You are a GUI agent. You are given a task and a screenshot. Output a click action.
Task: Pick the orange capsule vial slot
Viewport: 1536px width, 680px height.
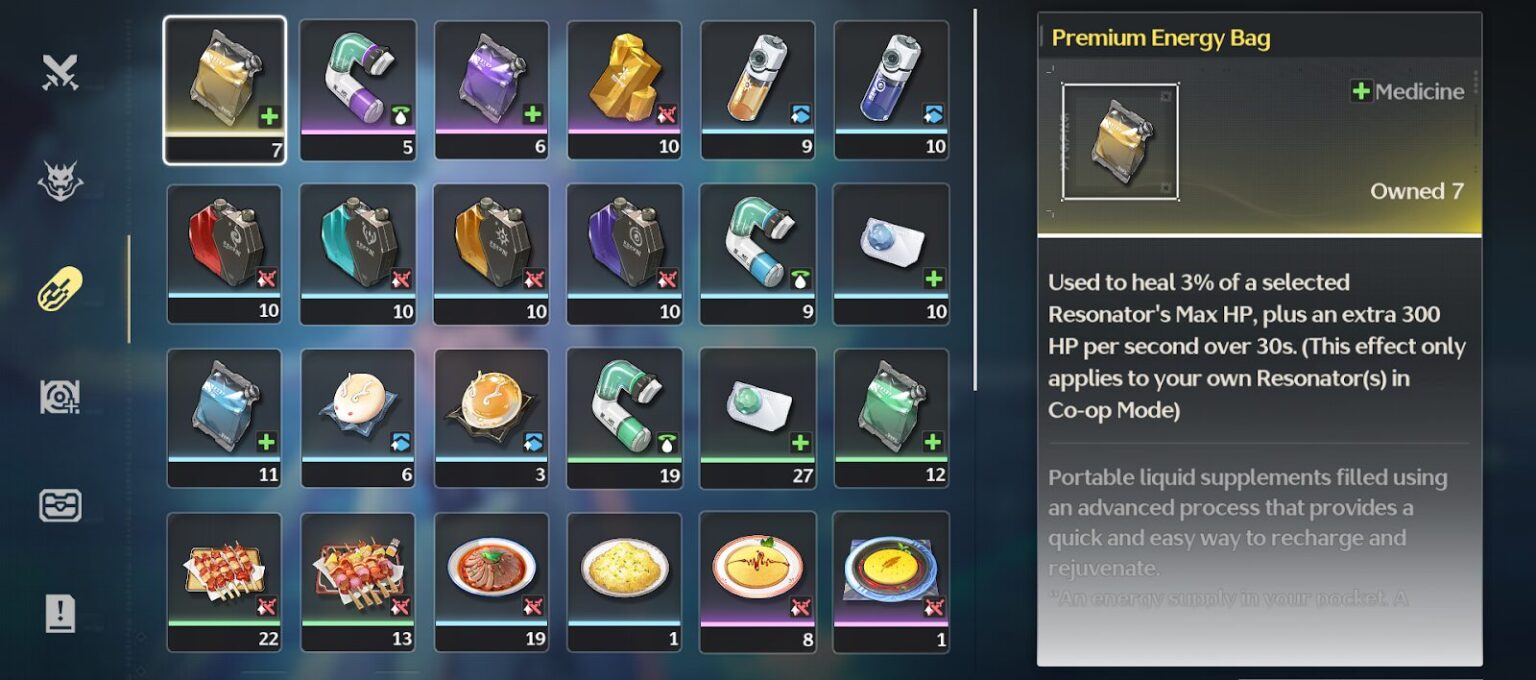758,88
